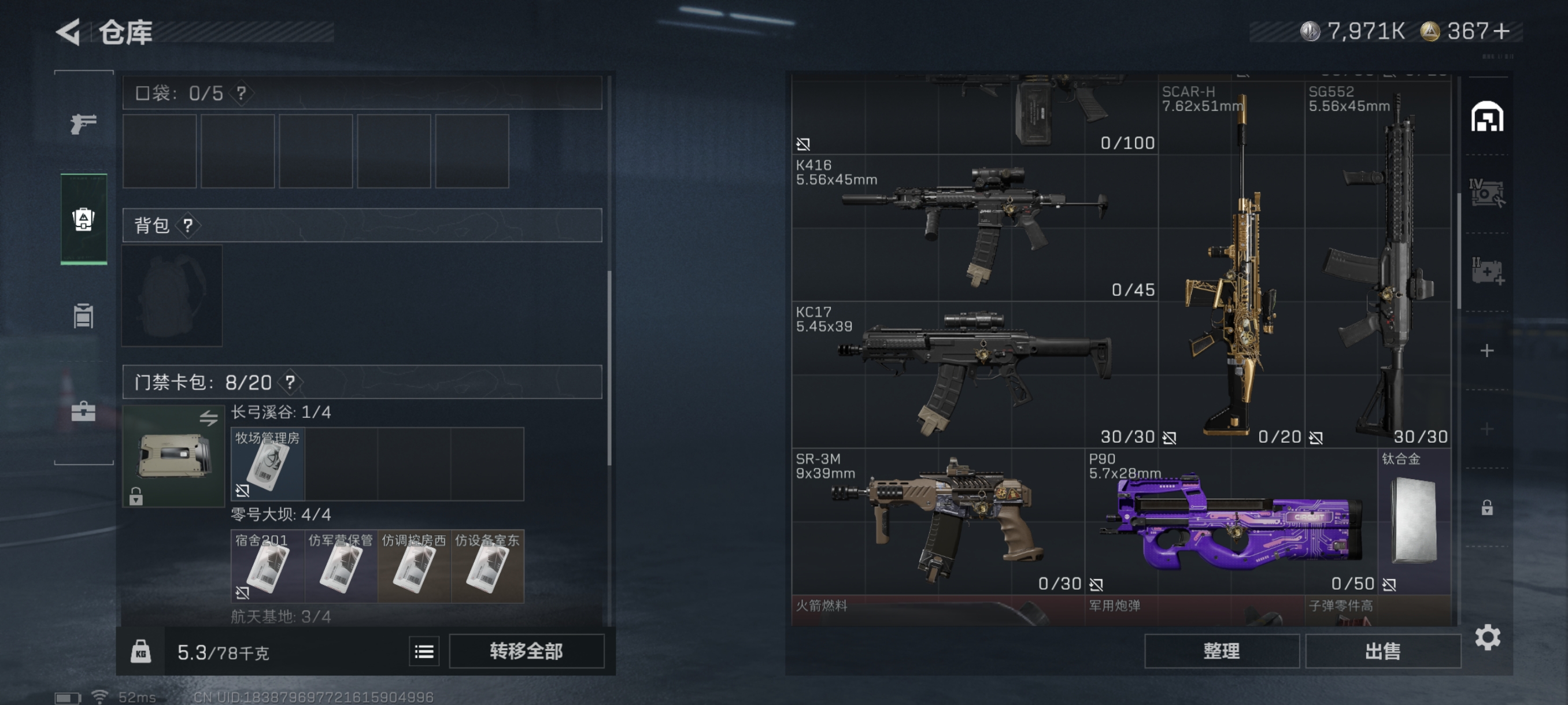Add currency with the plus beside 367
The height and width of the screenshot is (705, 1568).
(1501, 31)
